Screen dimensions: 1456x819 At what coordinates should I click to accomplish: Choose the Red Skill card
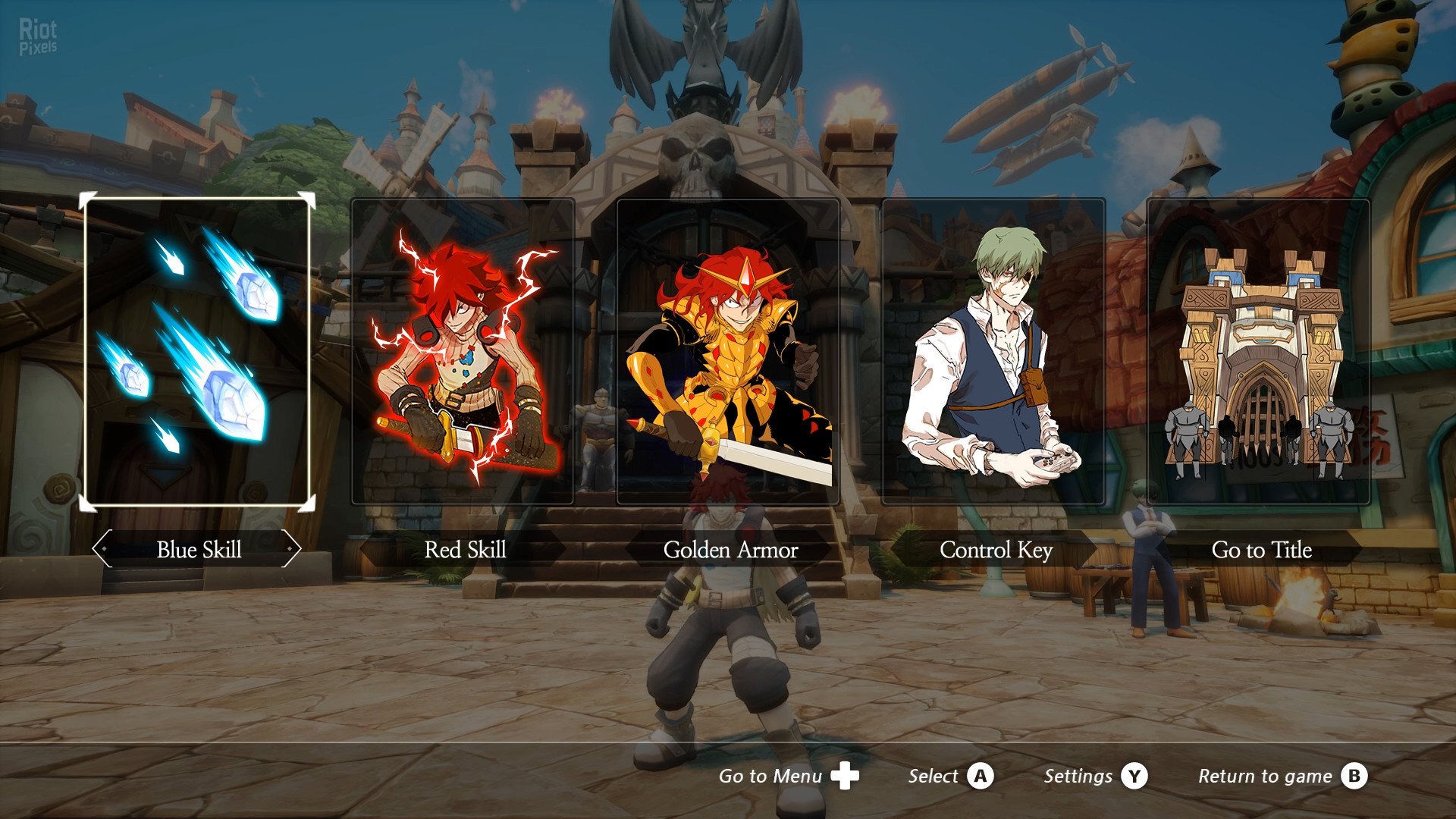click(463, 351)
